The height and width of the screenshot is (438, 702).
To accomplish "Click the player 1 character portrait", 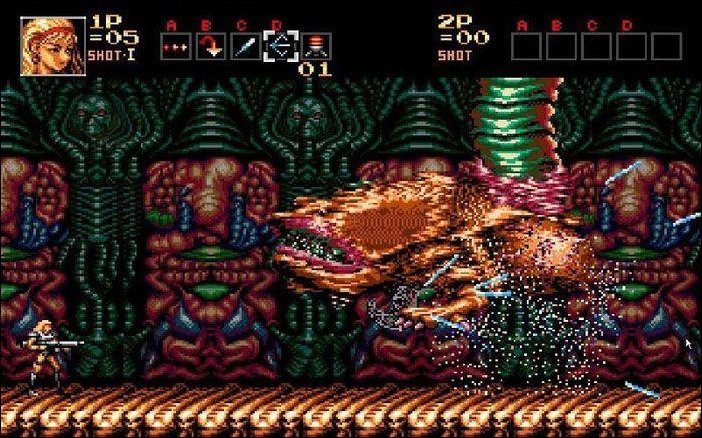I will [x=47, y=44].
